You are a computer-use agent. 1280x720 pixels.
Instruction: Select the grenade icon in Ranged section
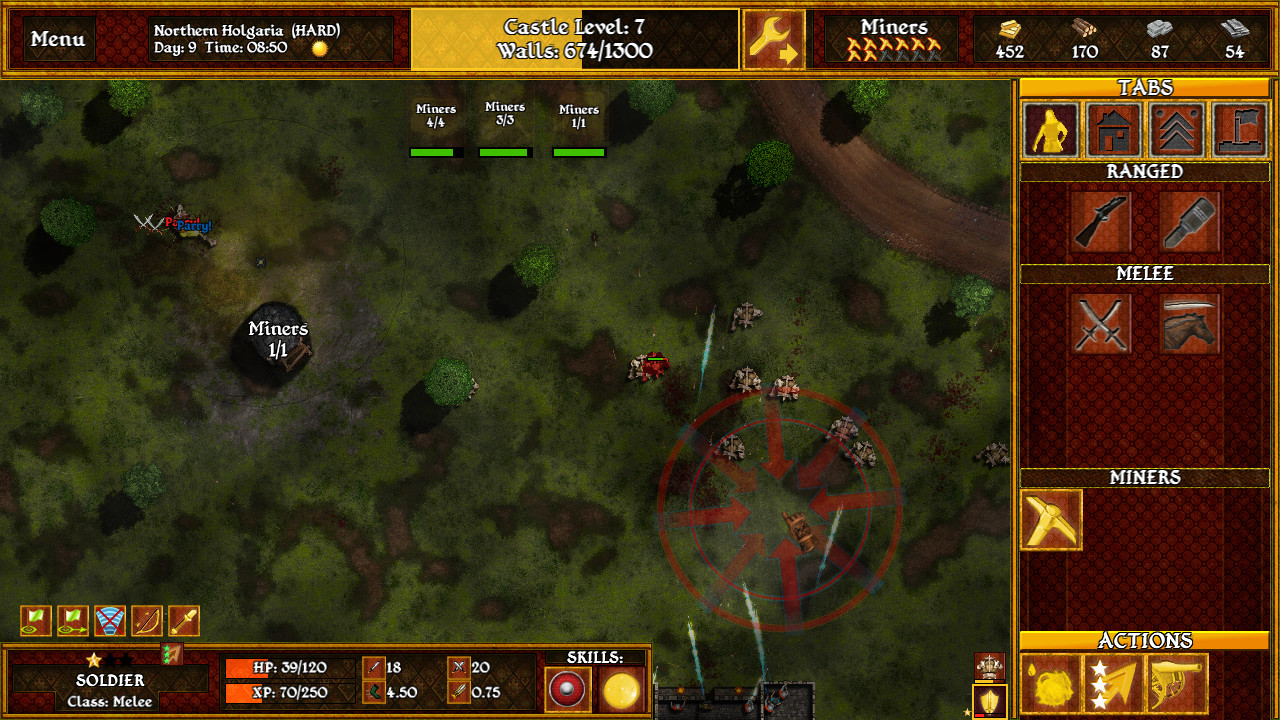tap(1189, 222)
